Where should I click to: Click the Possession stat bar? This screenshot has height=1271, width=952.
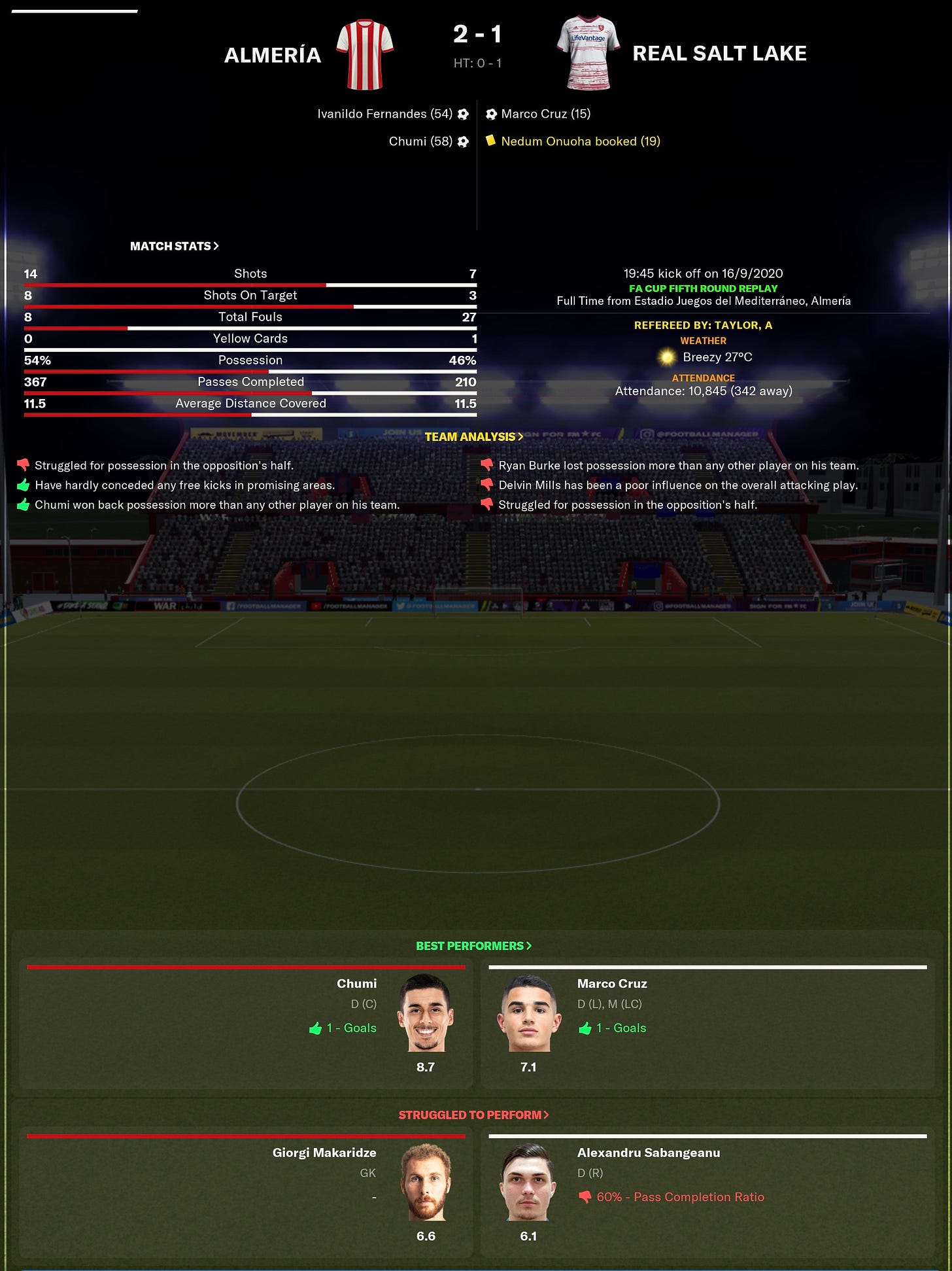coord(250,360)
